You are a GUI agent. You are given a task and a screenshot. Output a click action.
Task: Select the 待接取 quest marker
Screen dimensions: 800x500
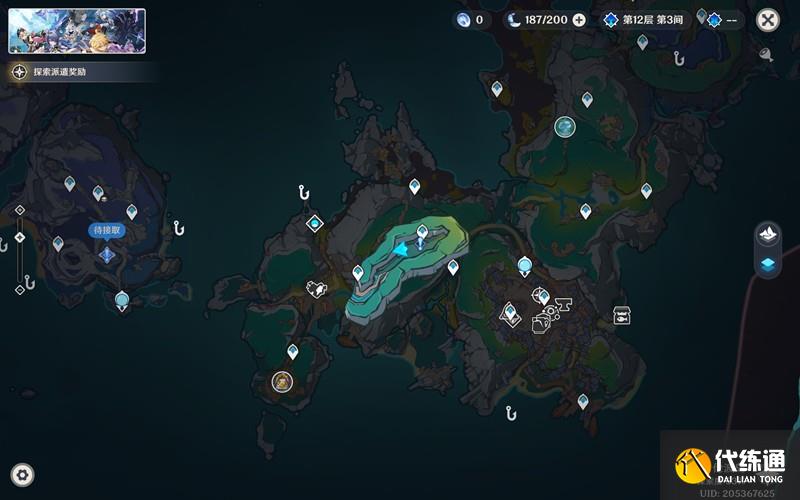tap(107, 254)
